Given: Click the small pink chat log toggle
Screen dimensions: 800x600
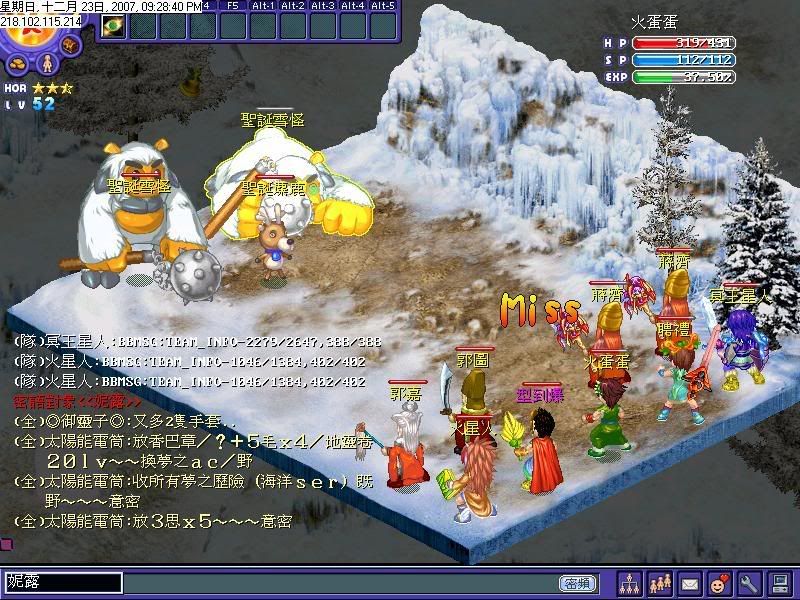Looking at the screenshot, I should tap(6, 543).
